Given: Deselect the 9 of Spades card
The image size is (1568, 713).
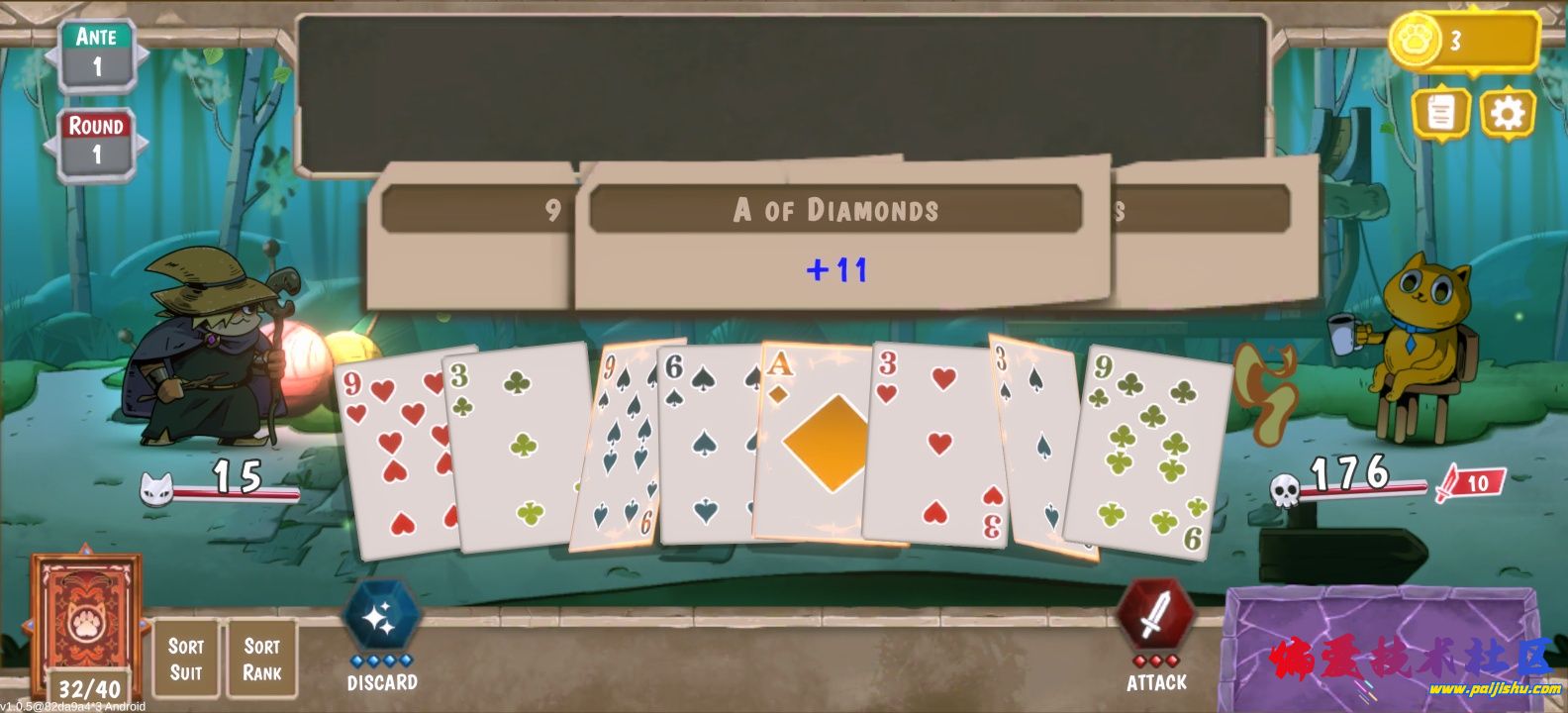Looking at the screenshot, I should coord(624,446).
